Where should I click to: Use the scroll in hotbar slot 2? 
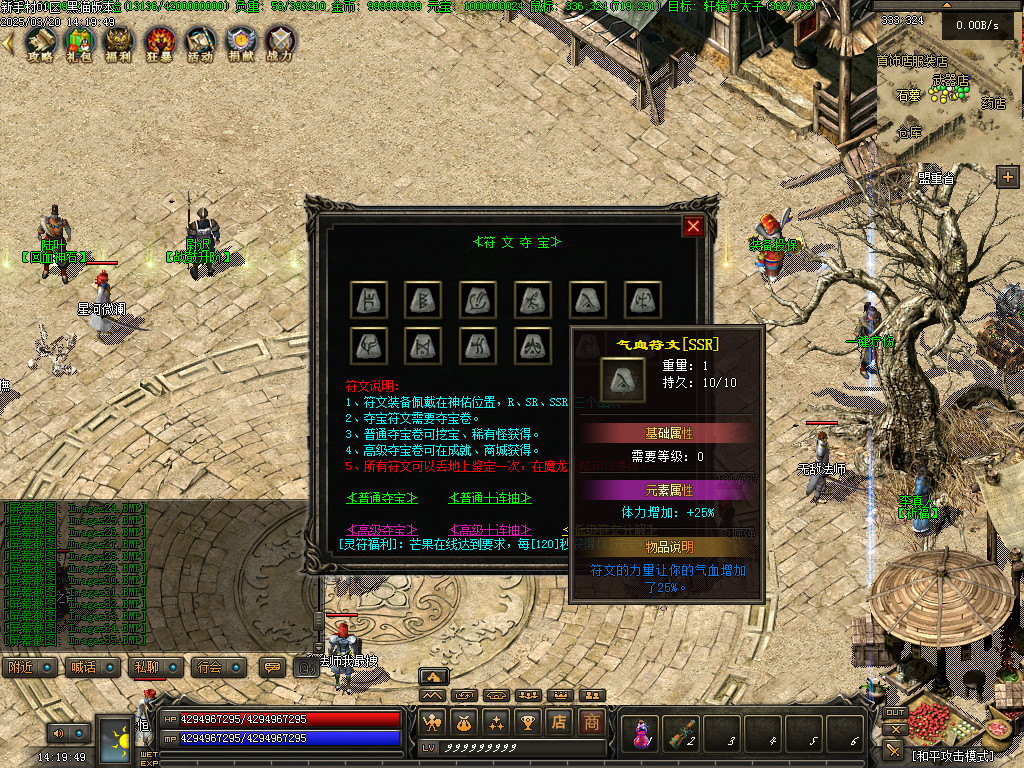tap(683, 733)
